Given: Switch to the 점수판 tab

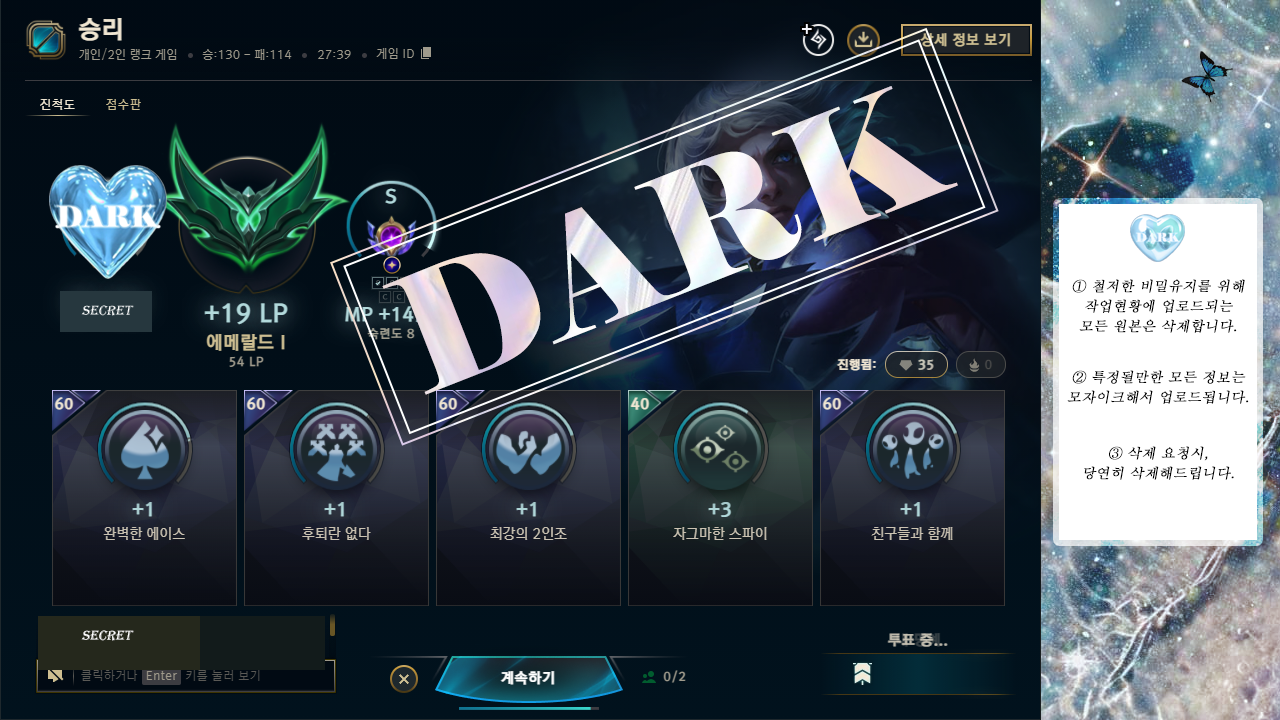Looking at the screenshot, I should [122, 104].
